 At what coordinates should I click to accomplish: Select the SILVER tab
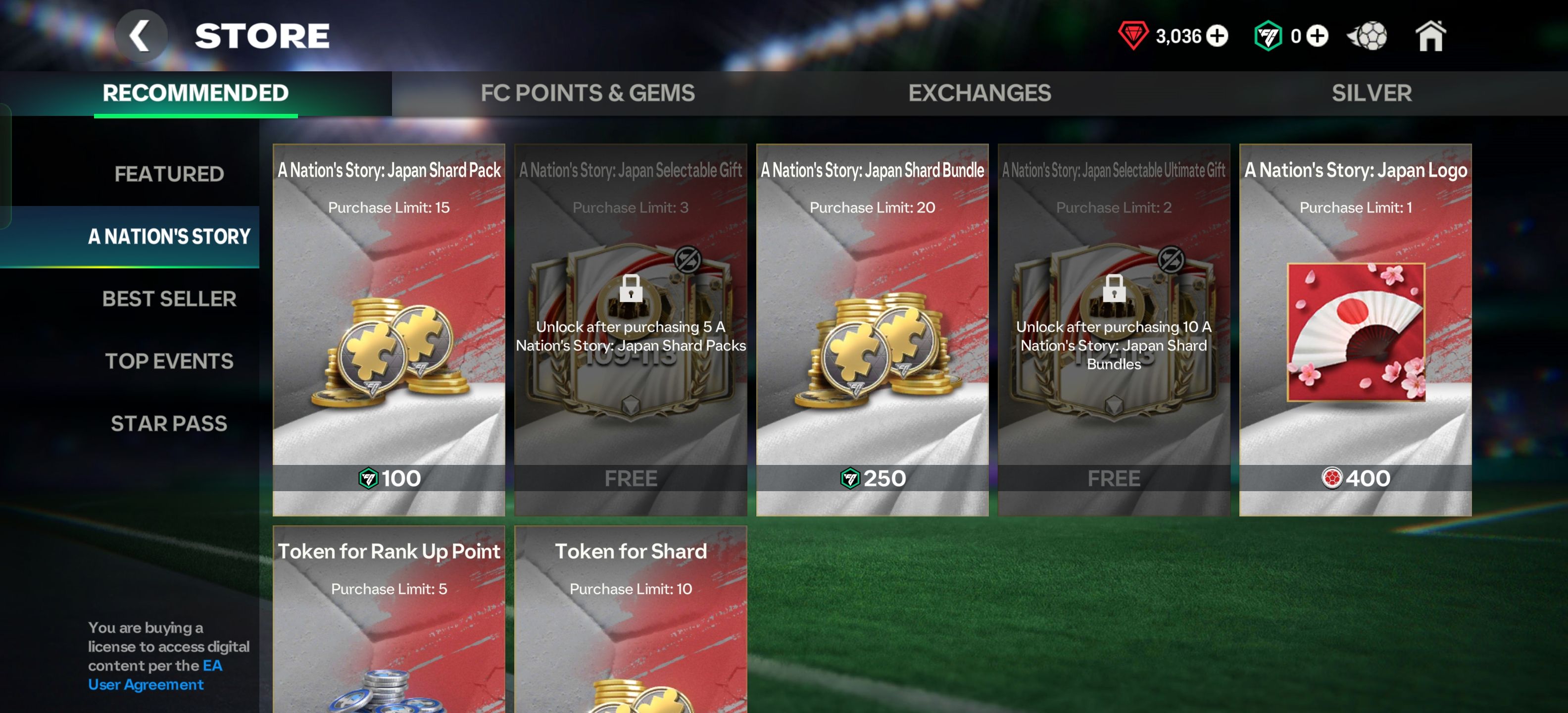(1371, 93)
